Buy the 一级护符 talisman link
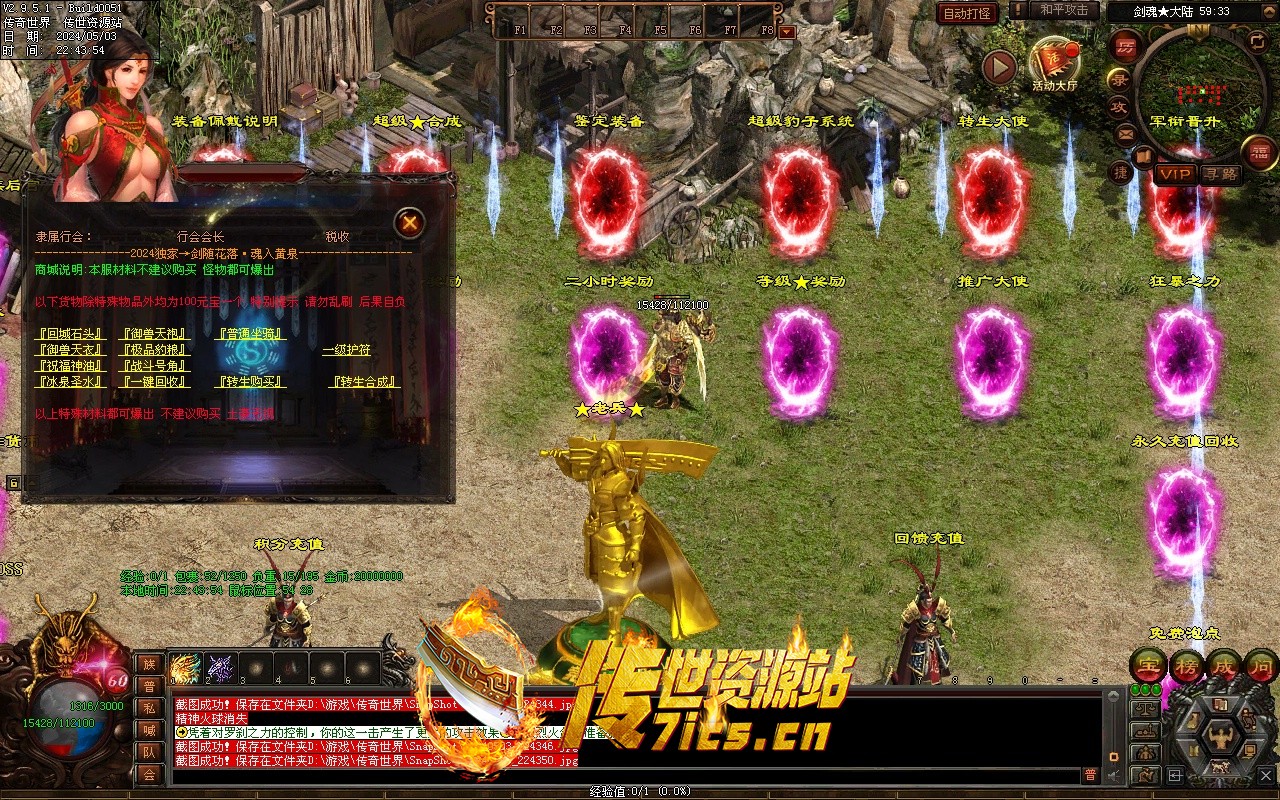Viewport: 1280px width, 800px height. pyautogui.click(x=346, y=350)
